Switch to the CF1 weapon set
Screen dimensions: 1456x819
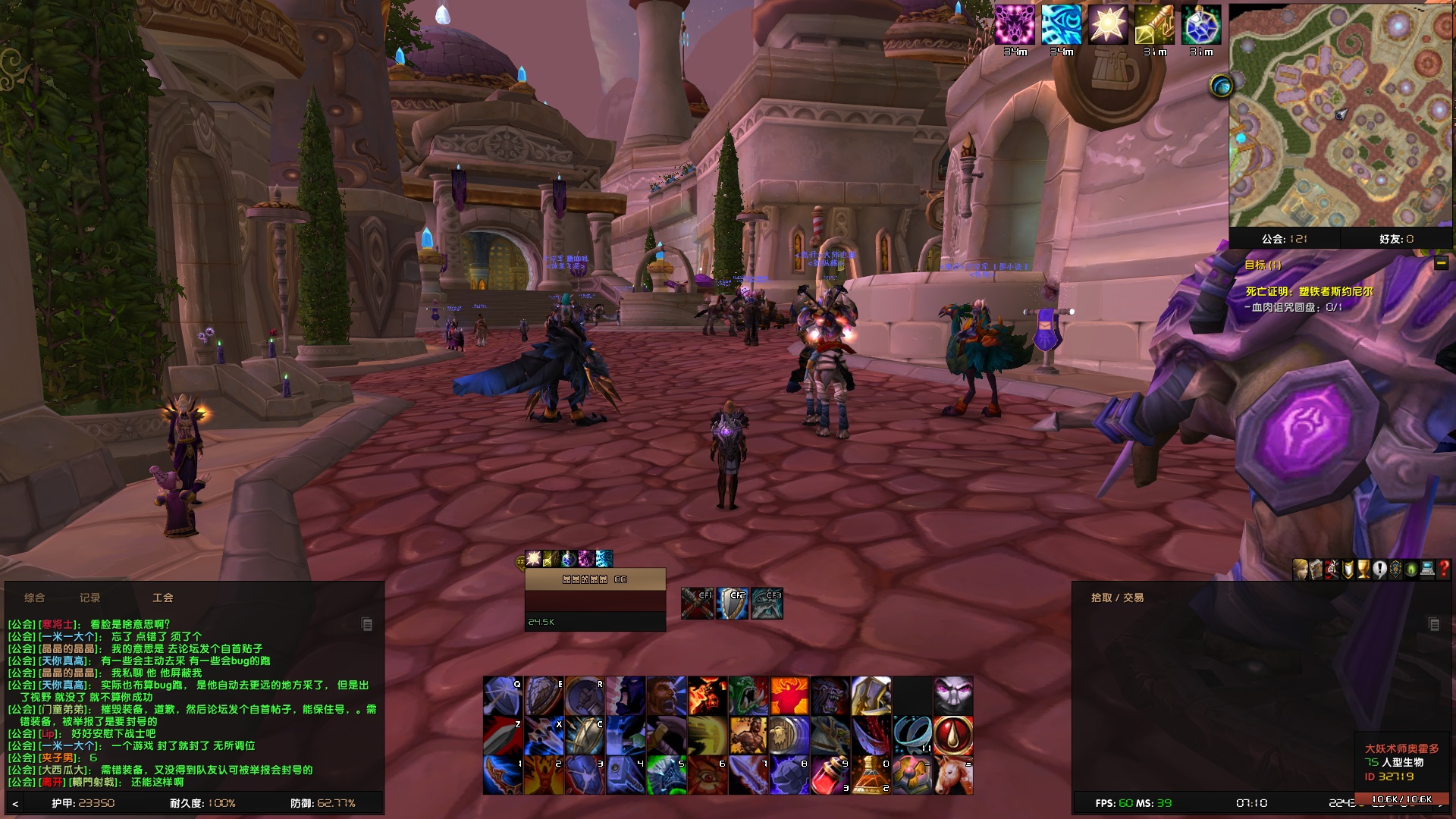tap(698, 603)
